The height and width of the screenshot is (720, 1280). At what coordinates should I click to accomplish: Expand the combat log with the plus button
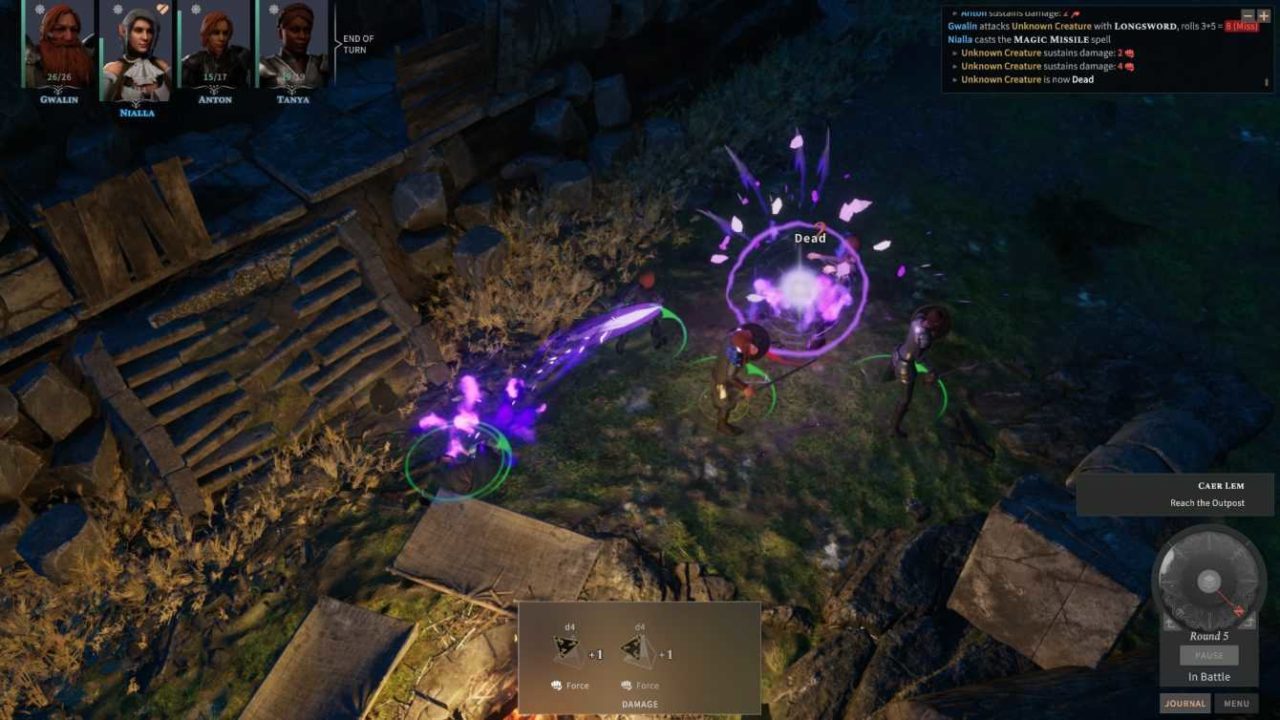click(1264, 16)
